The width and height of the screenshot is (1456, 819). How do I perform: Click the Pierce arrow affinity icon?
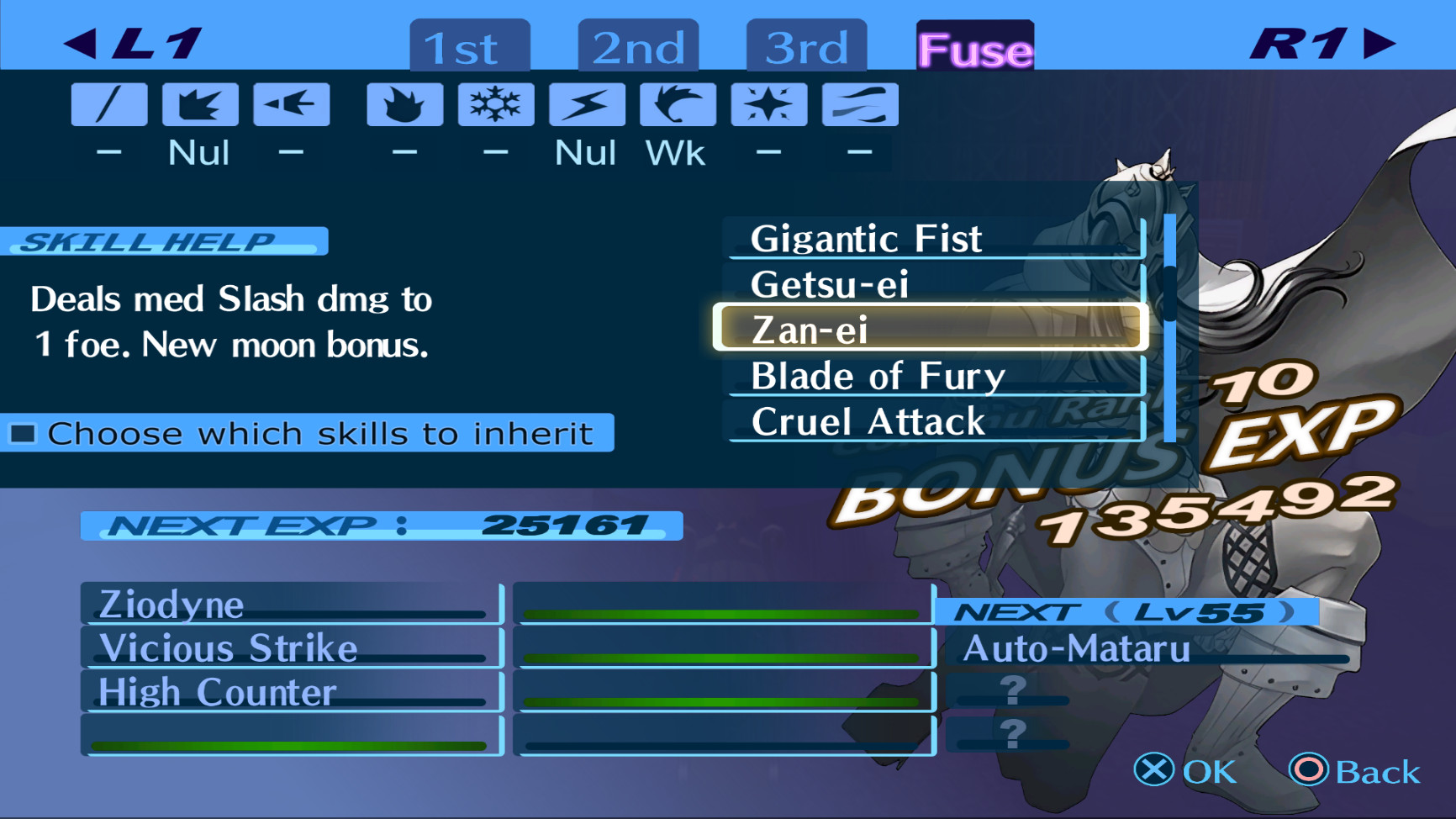[291, 103]
